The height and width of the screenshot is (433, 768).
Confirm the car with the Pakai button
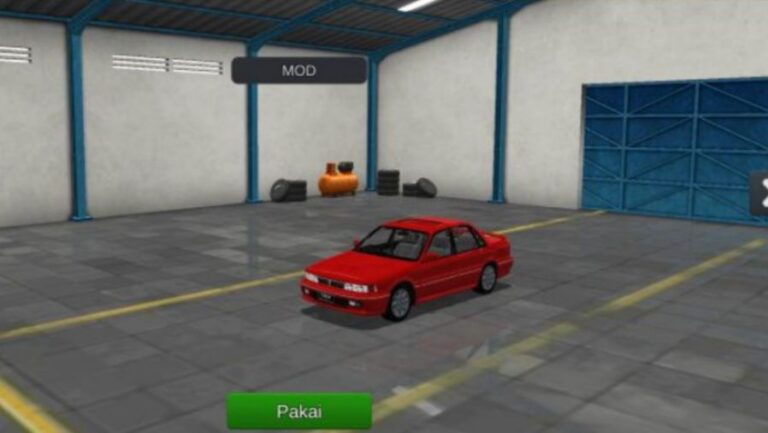[299, 411]
